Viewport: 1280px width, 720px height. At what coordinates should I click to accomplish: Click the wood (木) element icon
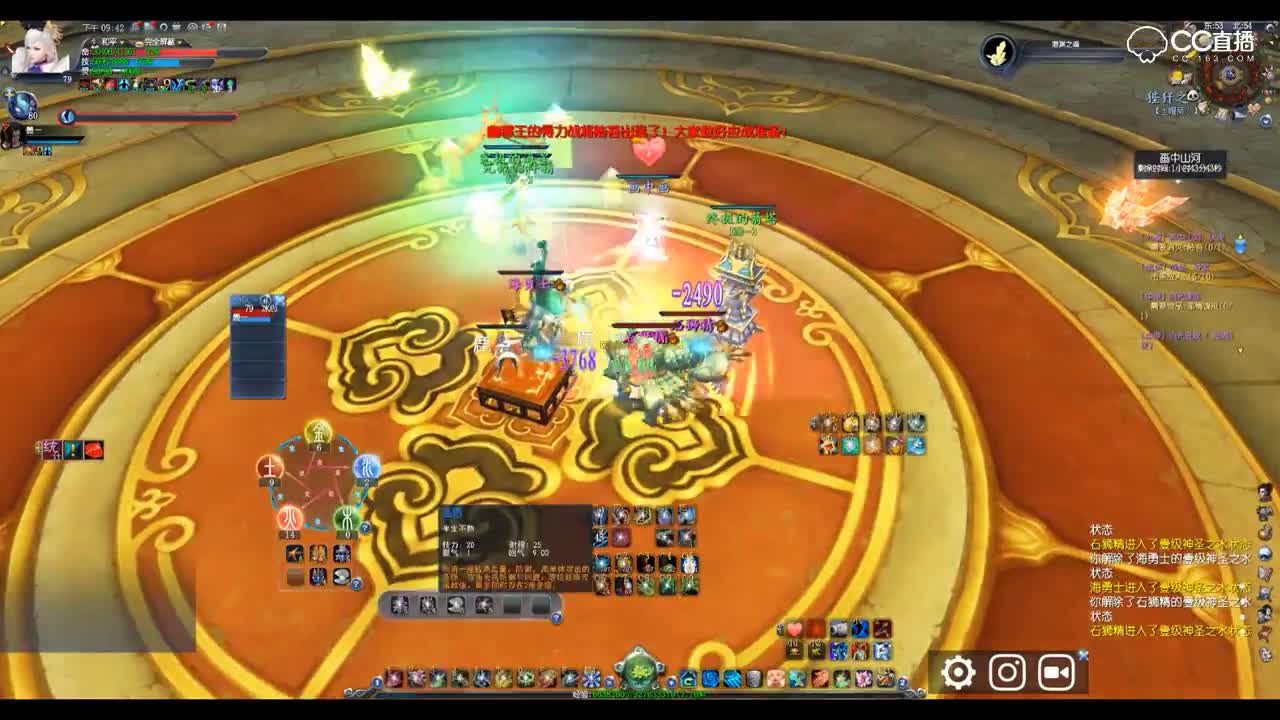(x=346, y=516)
